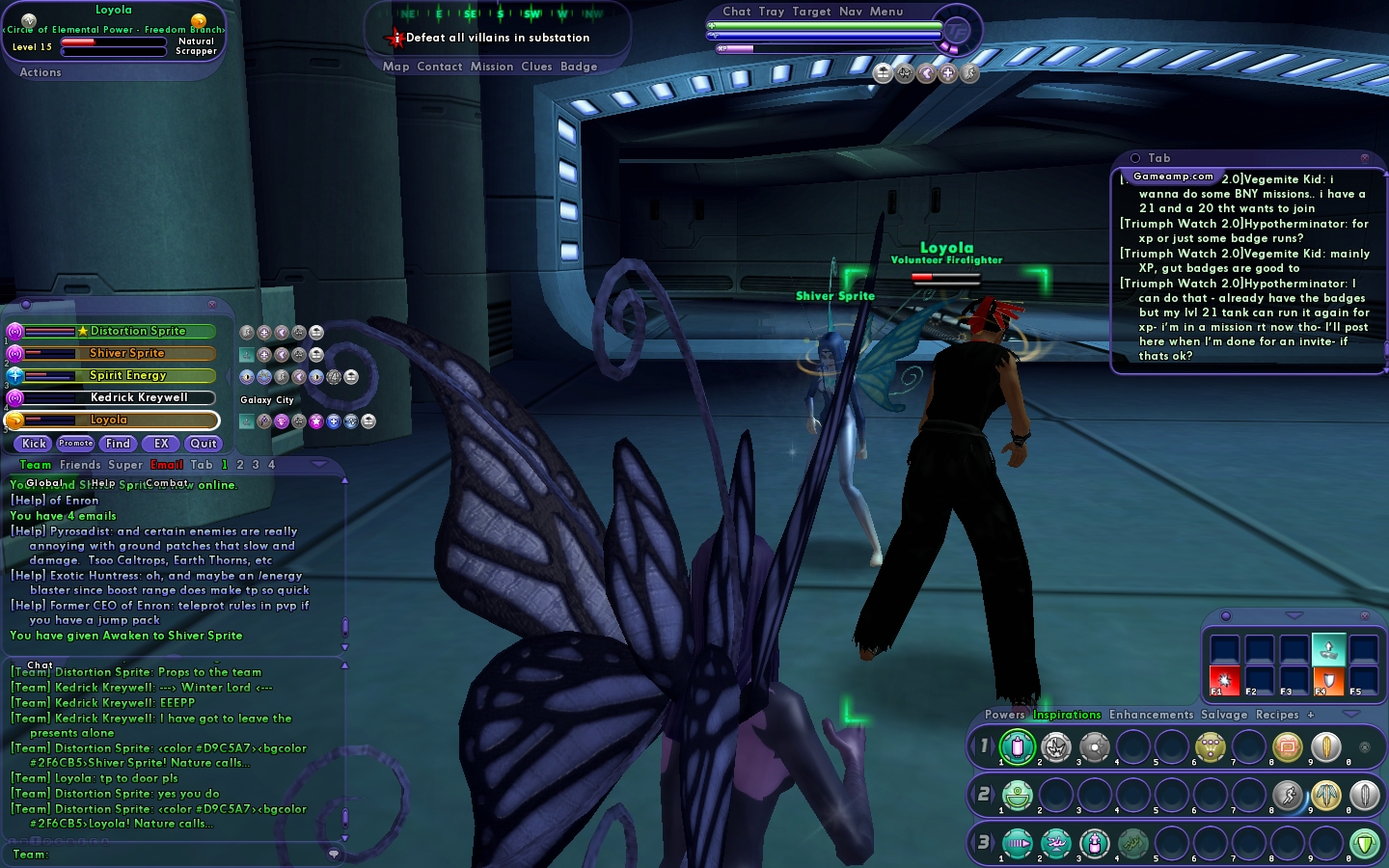Click the Find button in team window
The image size is (1389, 868).
click(x=118, y=444)
